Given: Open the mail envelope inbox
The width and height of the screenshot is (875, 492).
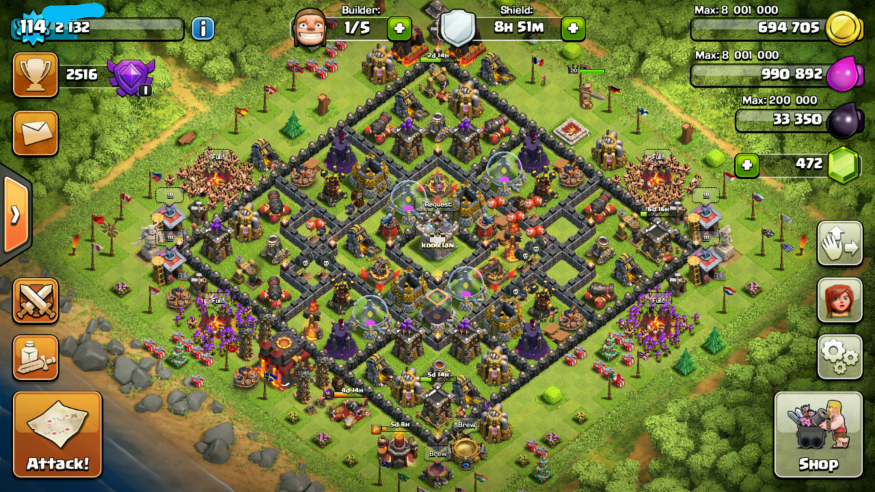Looking at the screenshot, I should 35,132.
